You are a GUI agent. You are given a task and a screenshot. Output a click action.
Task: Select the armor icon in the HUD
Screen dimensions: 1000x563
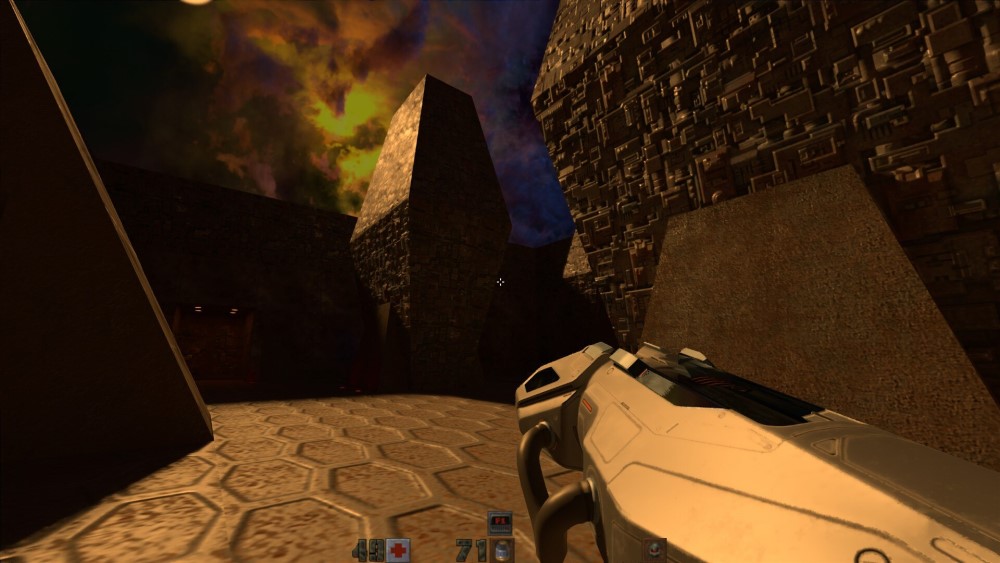tap(654, 549)
